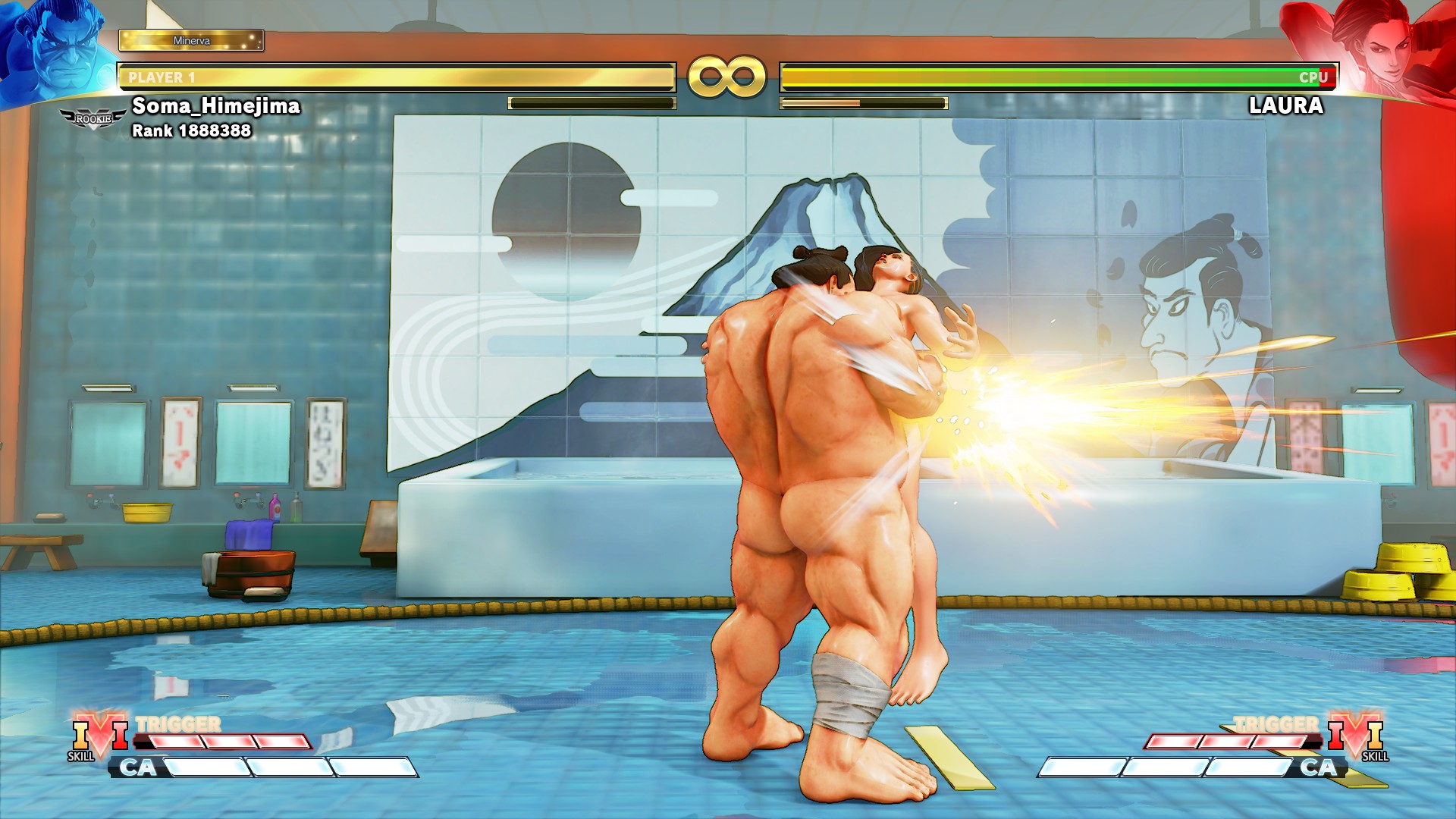The image size is (1456, 819).
Task: Select the Rookie rank badge
Action: pos(93,119)
